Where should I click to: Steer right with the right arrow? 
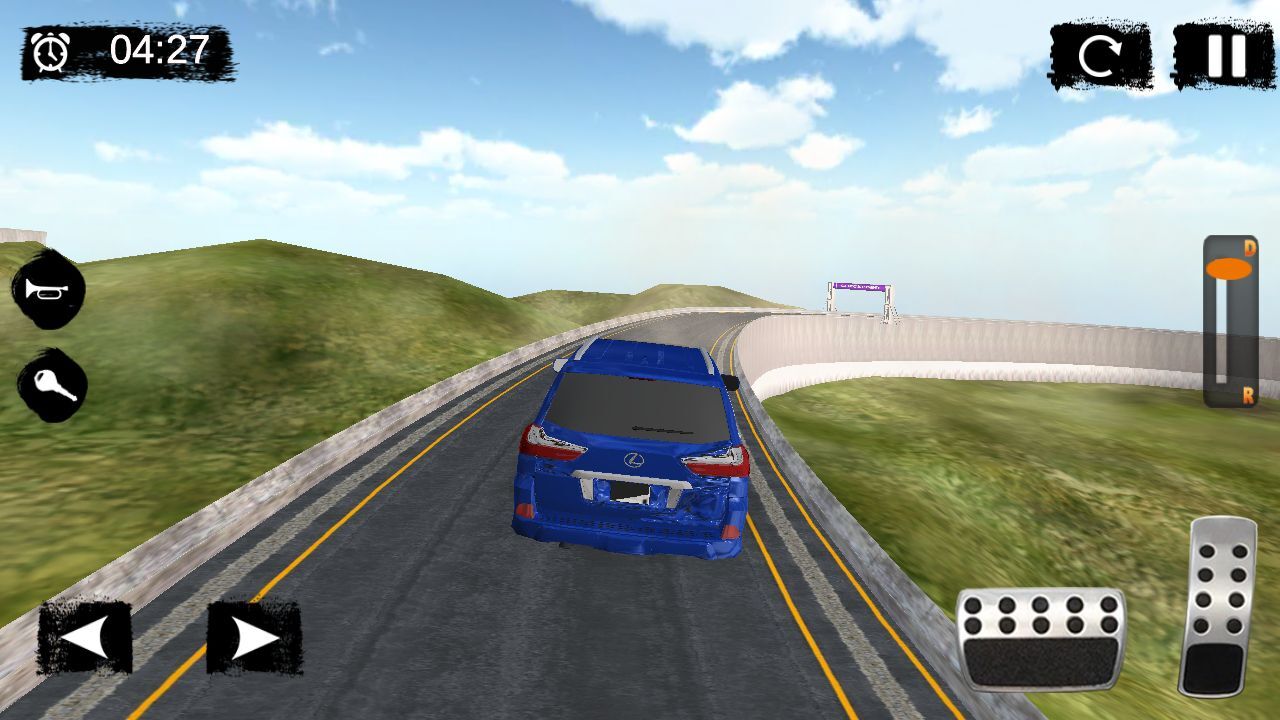[x=254, y=637]
